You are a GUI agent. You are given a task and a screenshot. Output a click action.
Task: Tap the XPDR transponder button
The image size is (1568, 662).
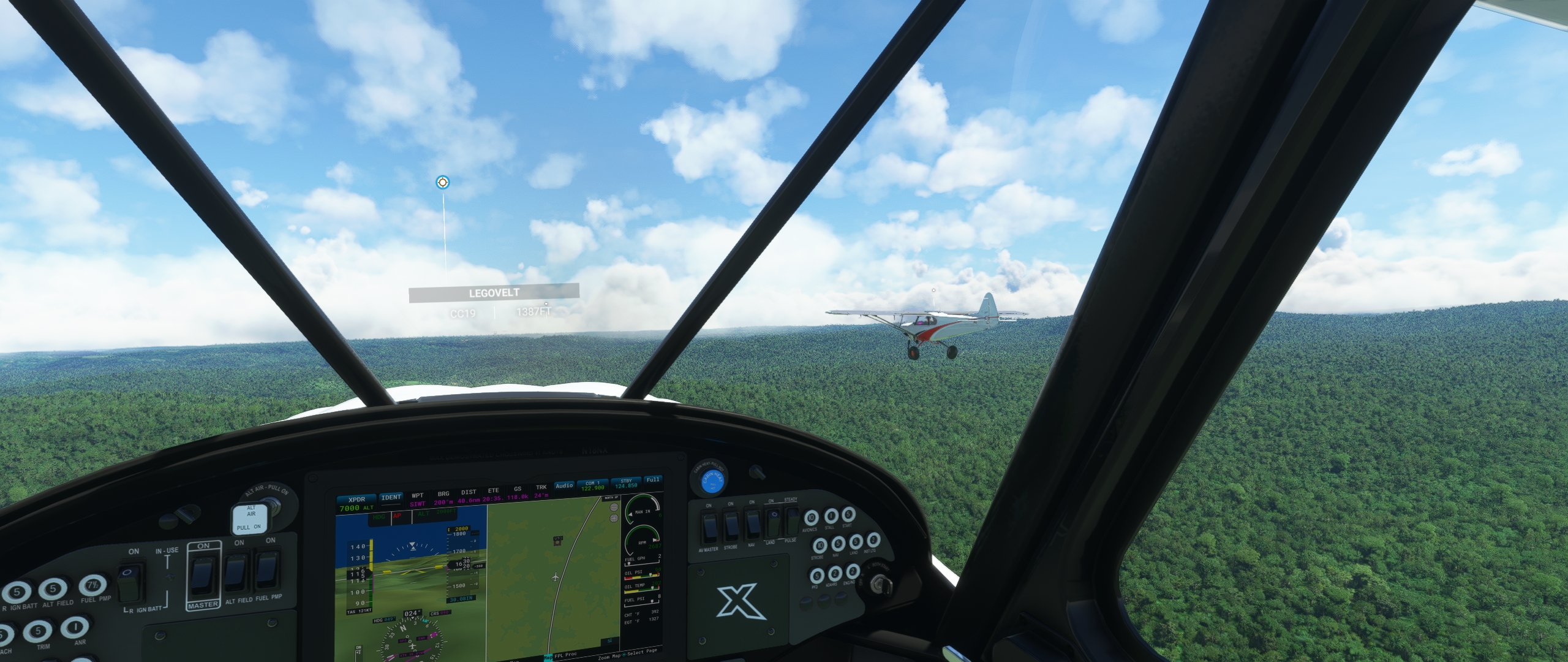[x=356, y=498]
